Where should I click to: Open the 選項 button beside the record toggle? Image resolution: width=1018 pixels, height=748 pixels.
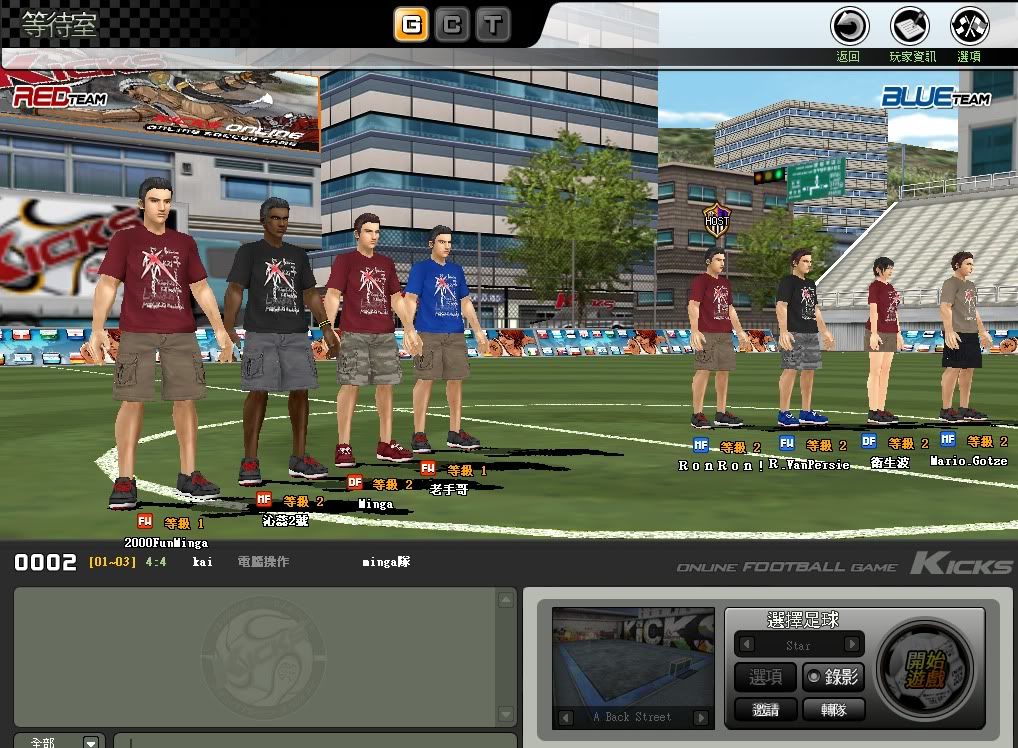[766, 677]
